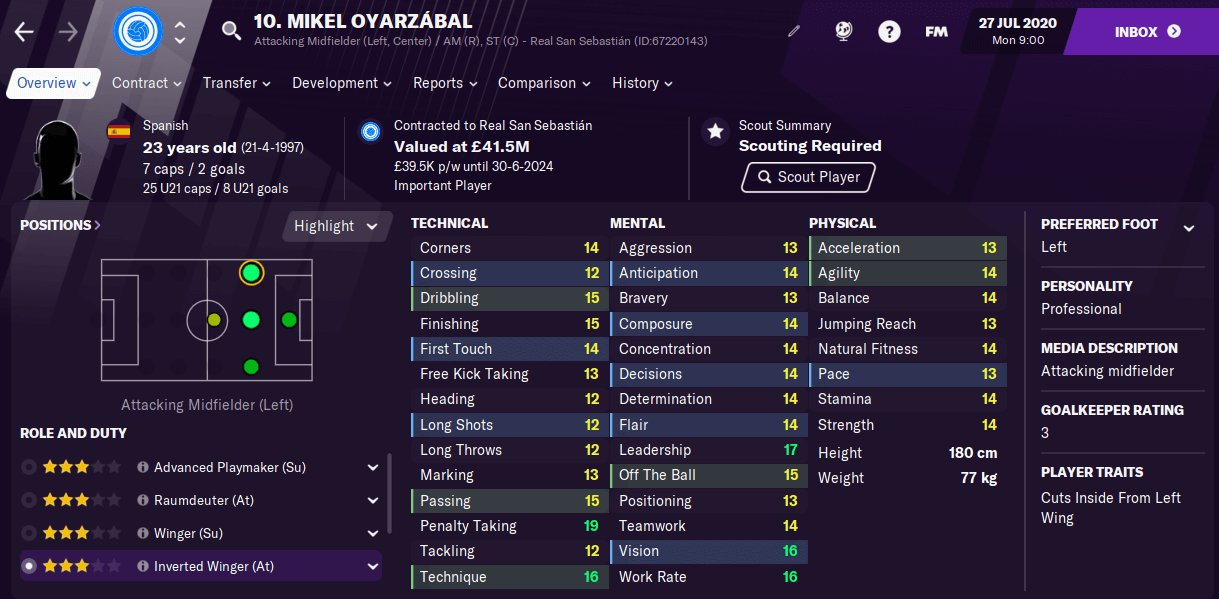Open the Overview tab dropdown
This screenshot has width=1219, height=599.
click(54, 83)
